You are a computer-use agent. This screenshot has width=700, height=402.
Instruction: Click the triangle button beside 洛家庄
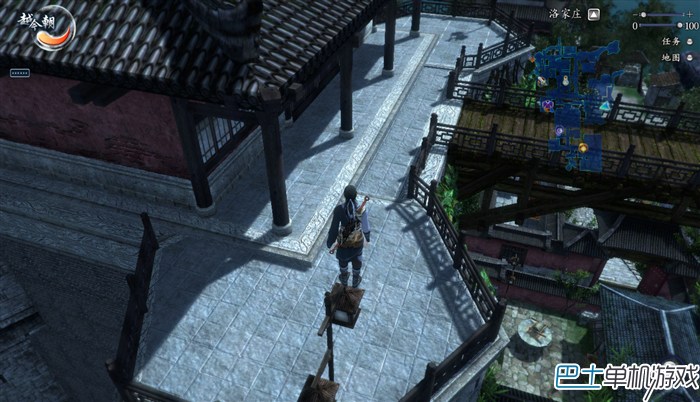(593, 14)
